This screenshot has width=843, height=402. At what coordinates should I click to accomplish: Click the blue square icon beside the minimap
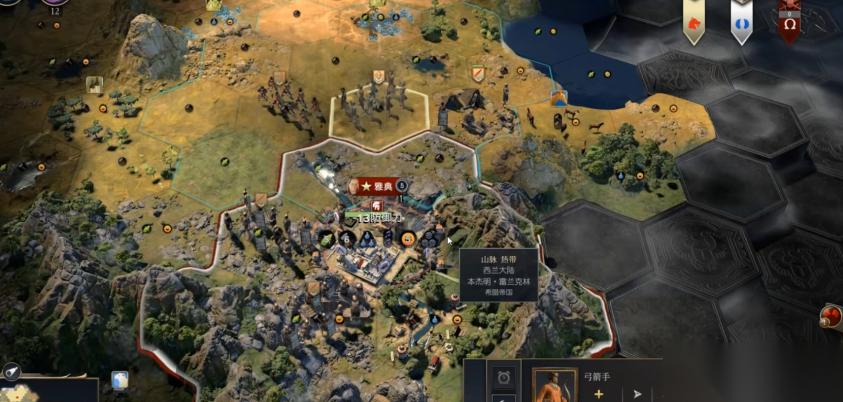[x=120, y=381]
